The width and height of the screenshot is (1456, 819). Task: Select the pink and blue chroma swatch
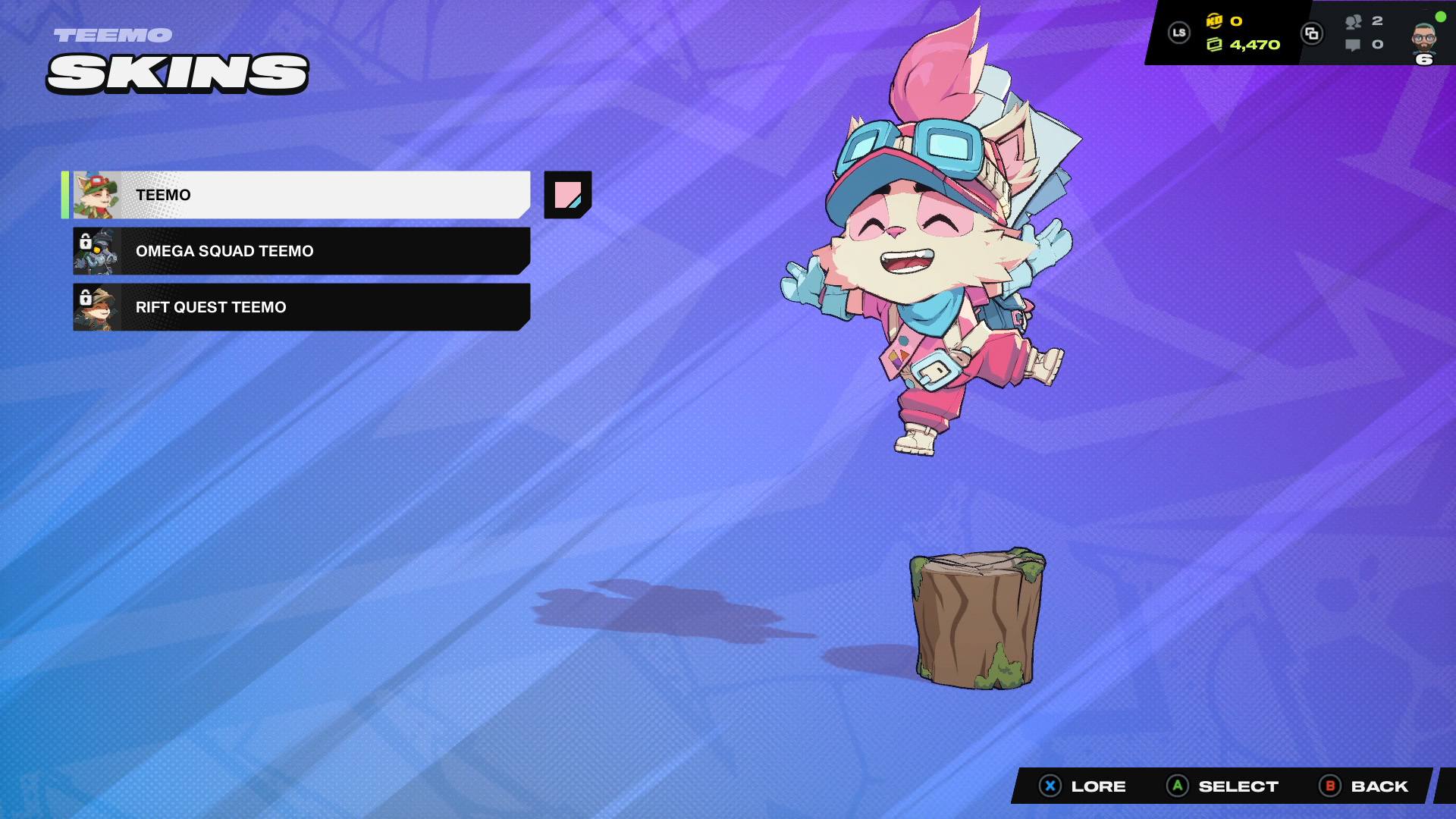567,195
